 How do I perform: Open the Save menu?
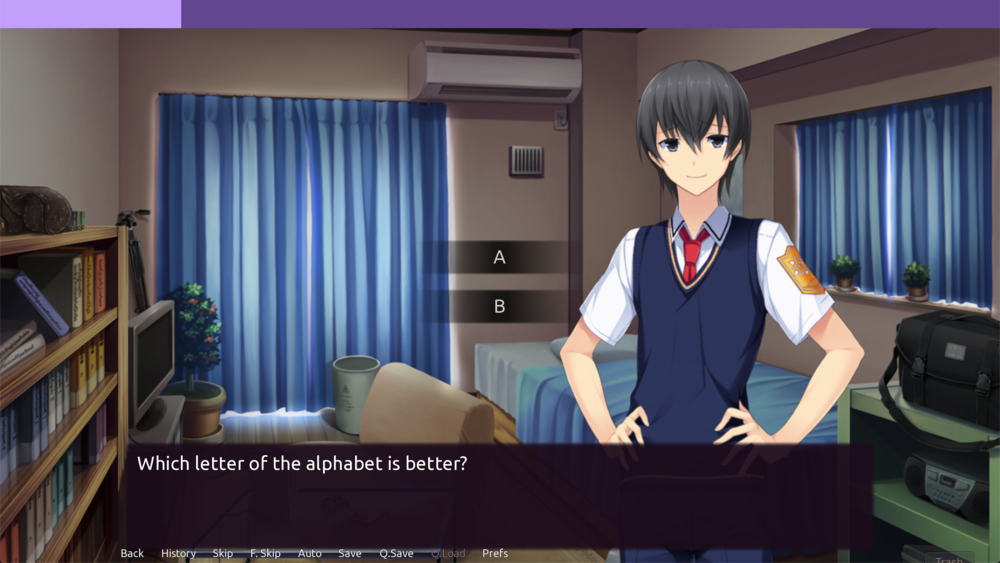point(350,553)
